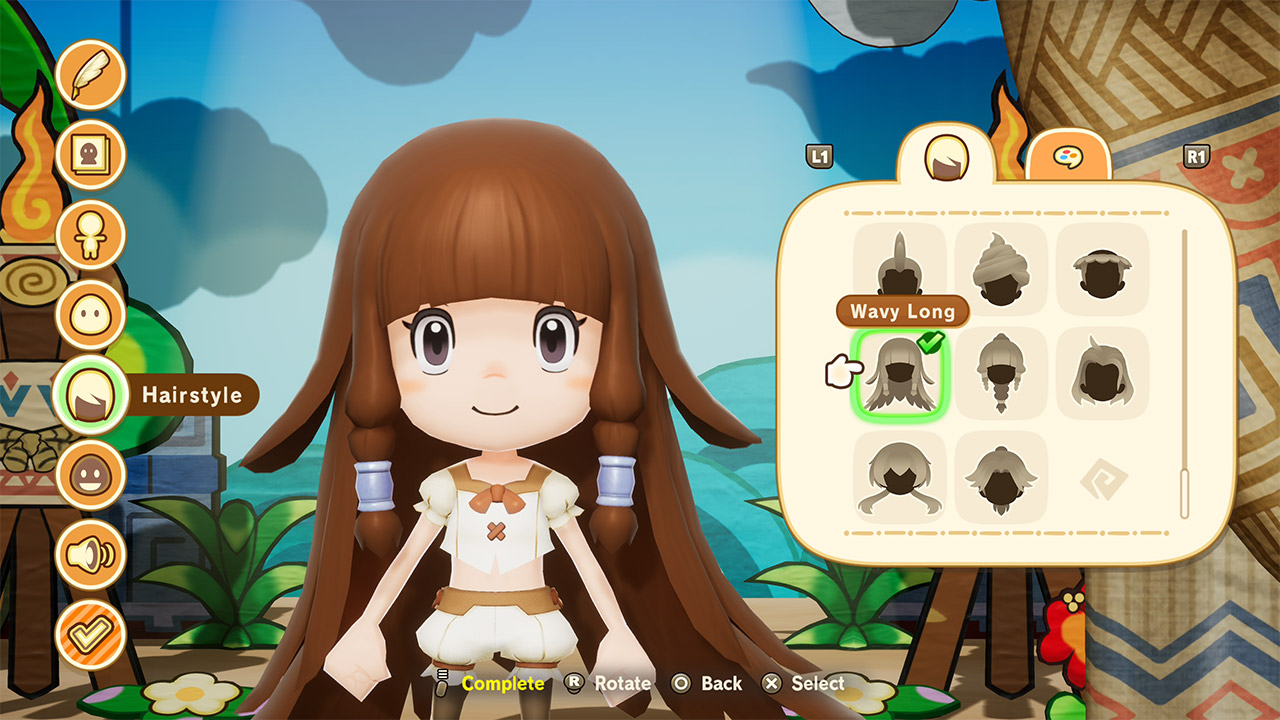Viewport: 1280px width, 720px height.
Task: Select the Wavy Long hairstyle
Action: coord(899,373)
